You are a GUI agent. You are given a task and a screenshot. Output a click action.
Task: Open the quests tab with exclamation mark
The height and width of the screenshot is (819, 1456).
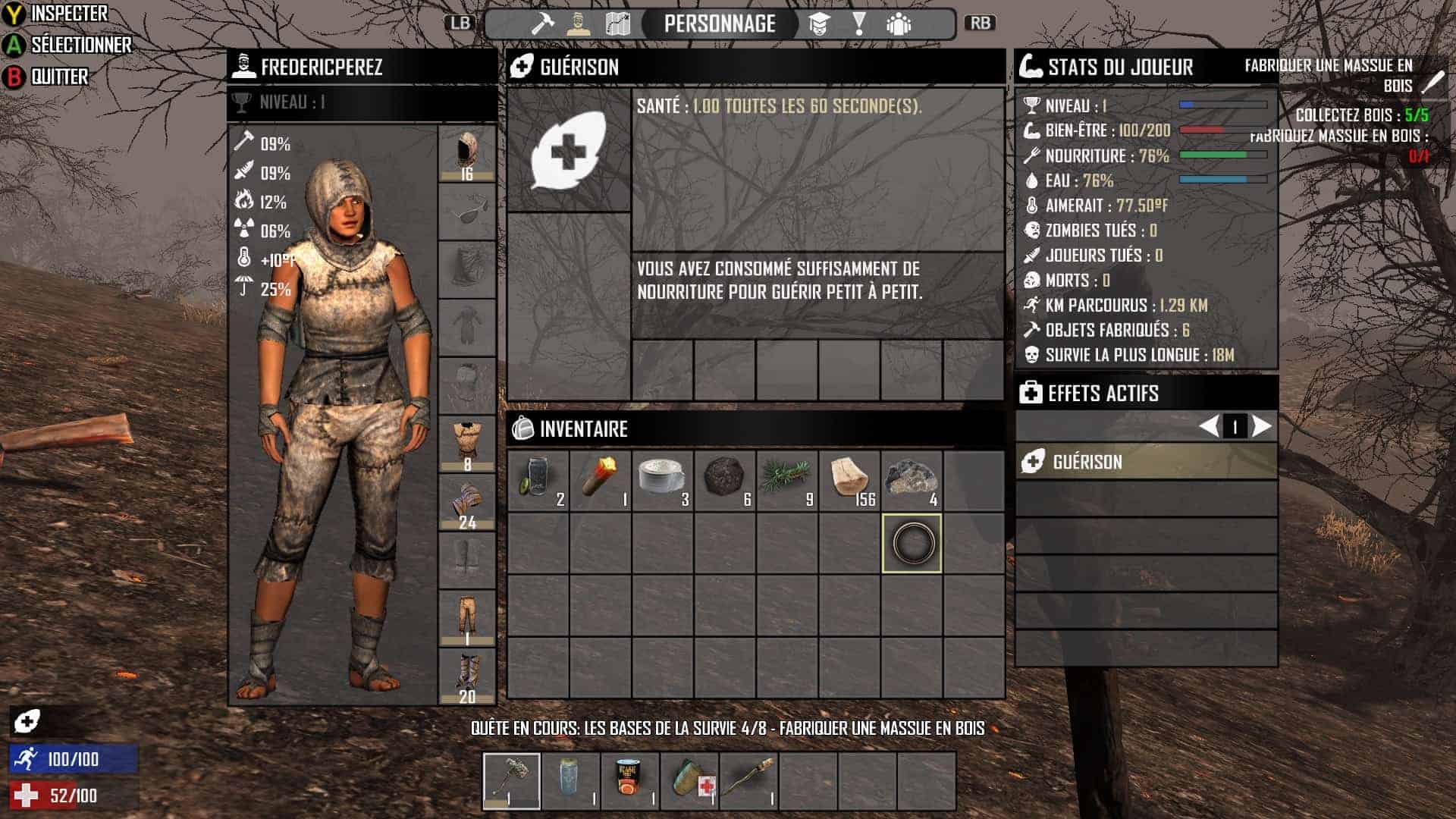858,24
